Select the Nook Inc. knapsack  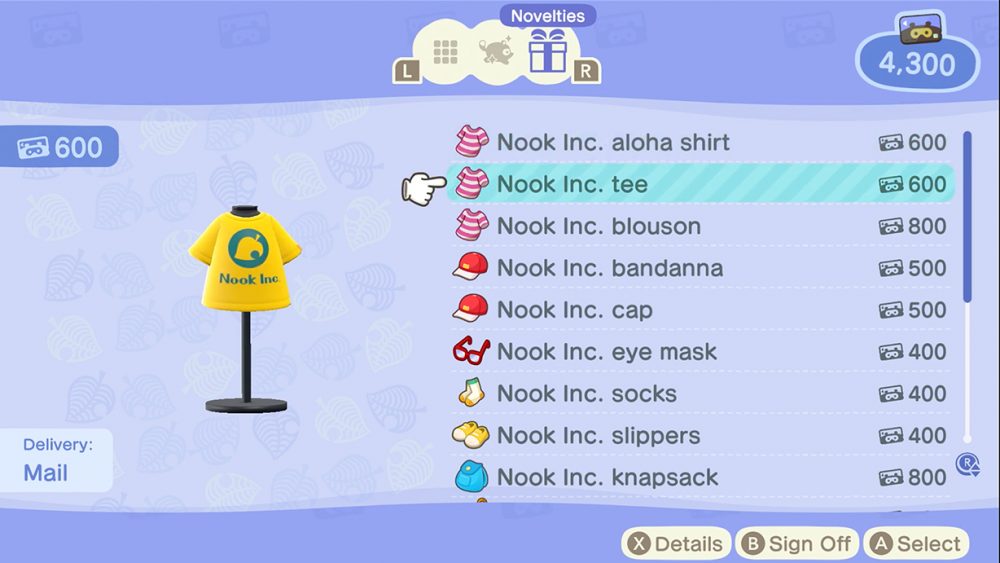click(607, 478)
